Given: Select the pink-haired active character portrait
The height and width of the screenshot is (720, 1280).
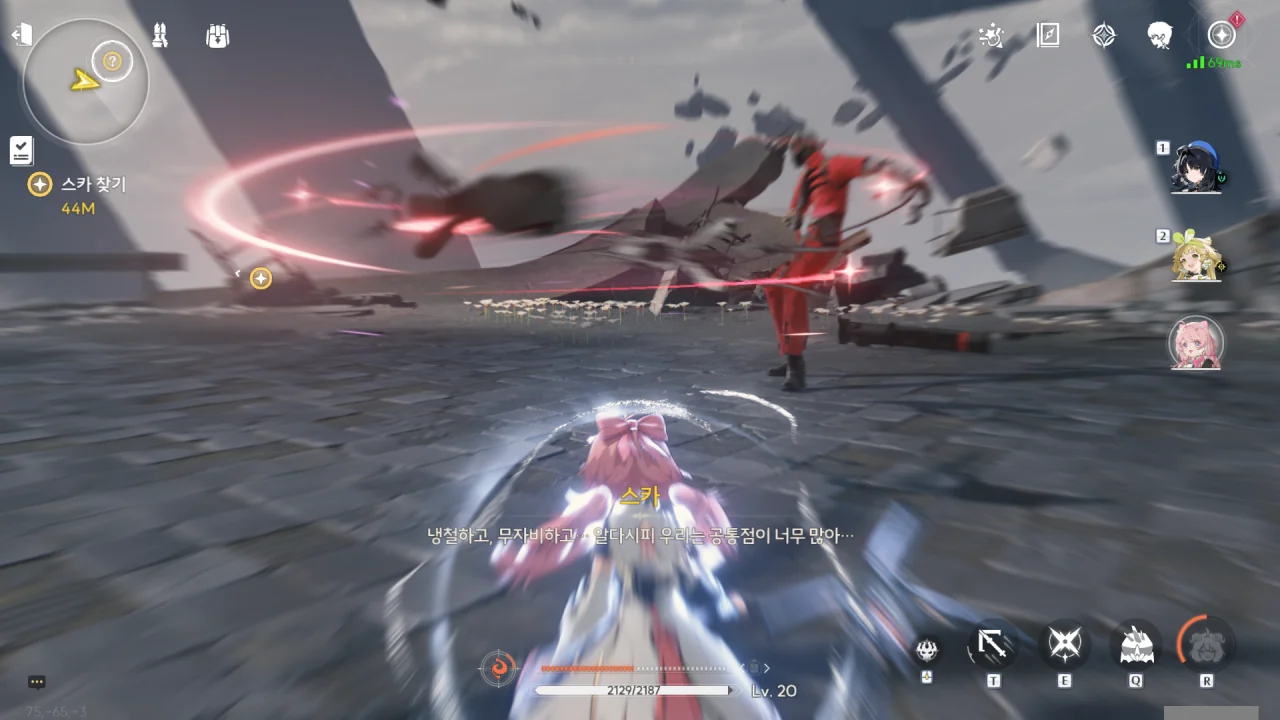Looking at the screenshot, I should click(1196, 343).
